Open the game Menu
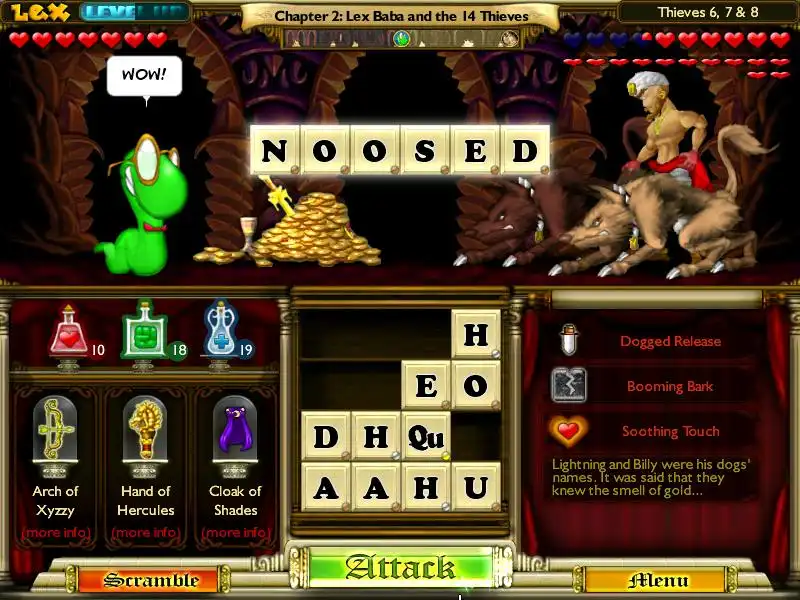This screenshot has height=600, width=800. click(657, 580)
